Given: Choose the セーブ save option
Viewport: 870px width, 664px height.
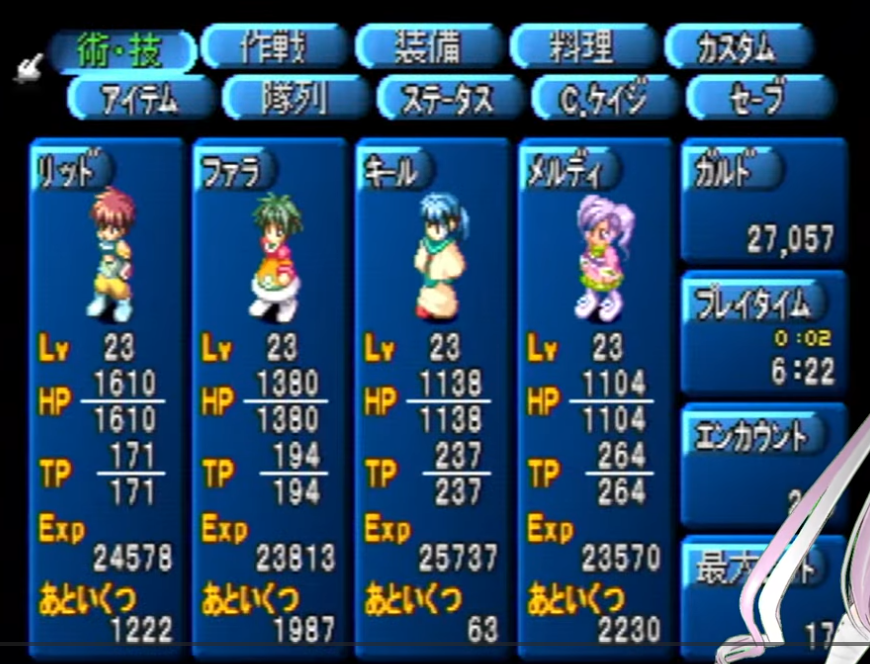Looking at the screenshot, I should 759,98.
